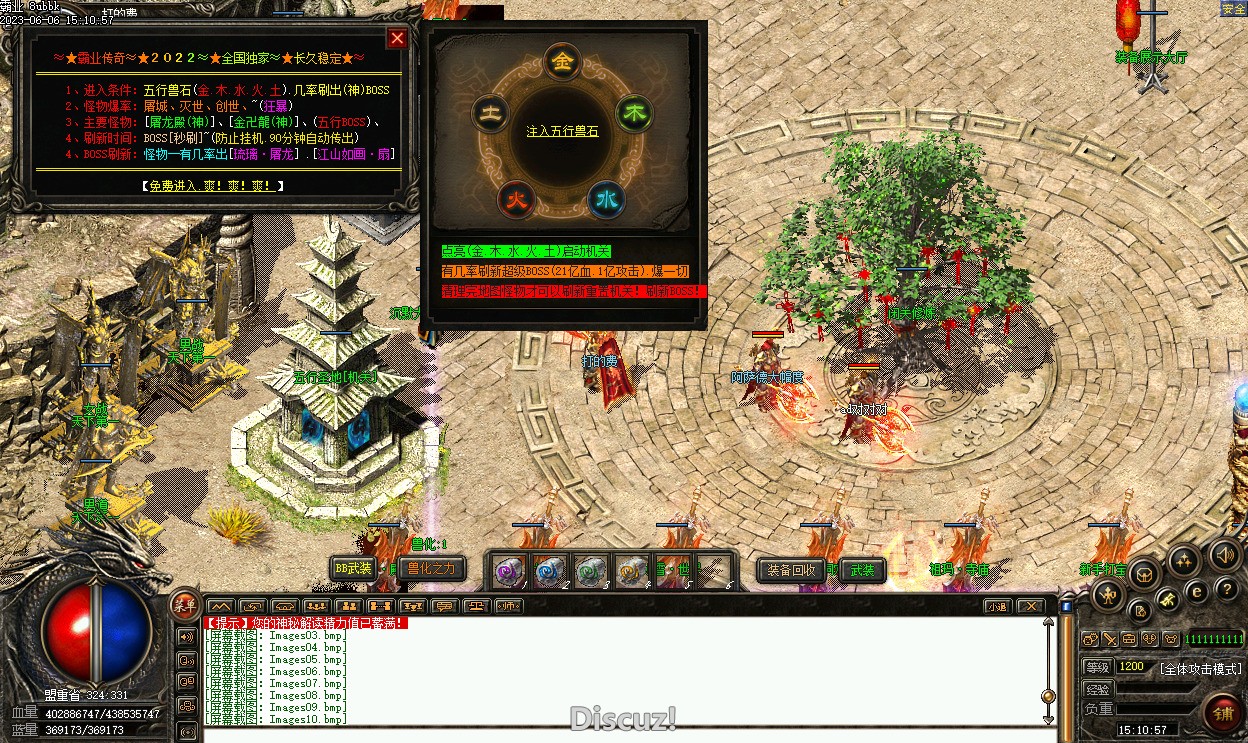
Task: Select the red 火 (Fire) element orb
Action: click(517, 200)
